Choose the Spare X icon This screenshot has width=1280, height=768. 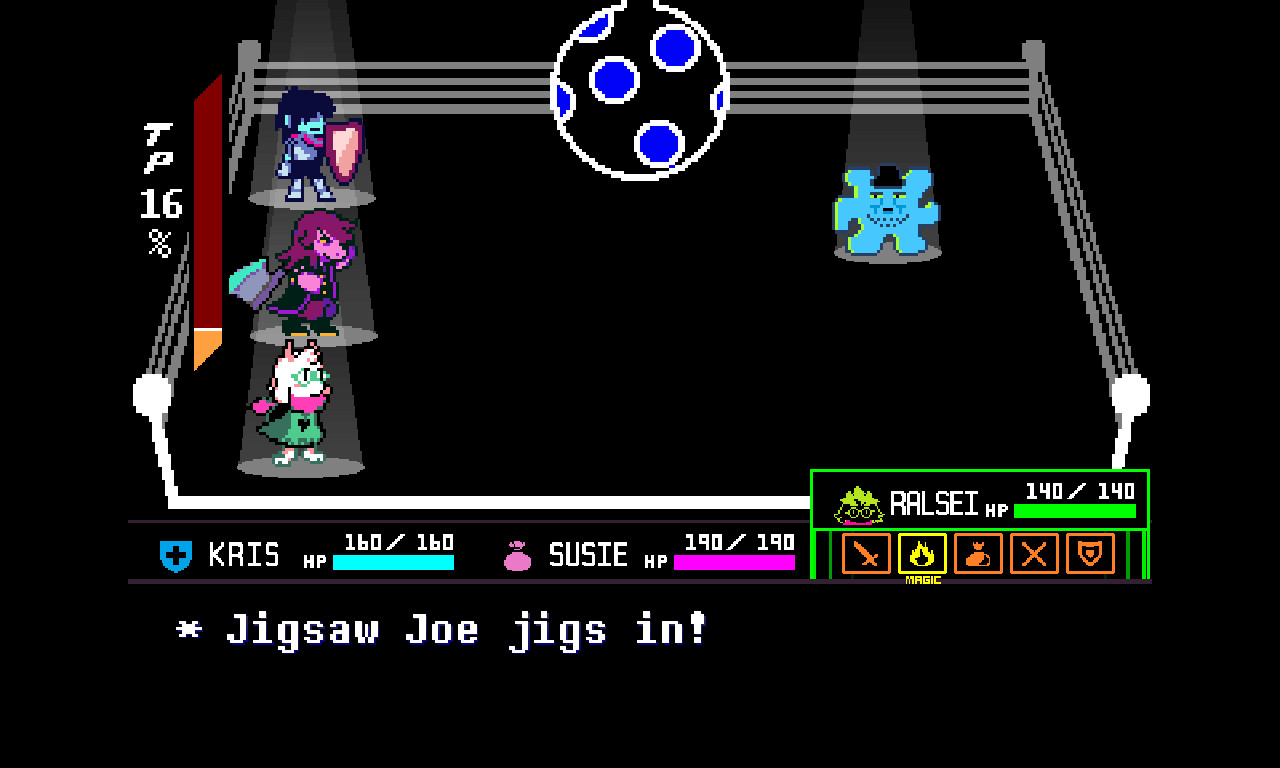(x=1034, y=555)
